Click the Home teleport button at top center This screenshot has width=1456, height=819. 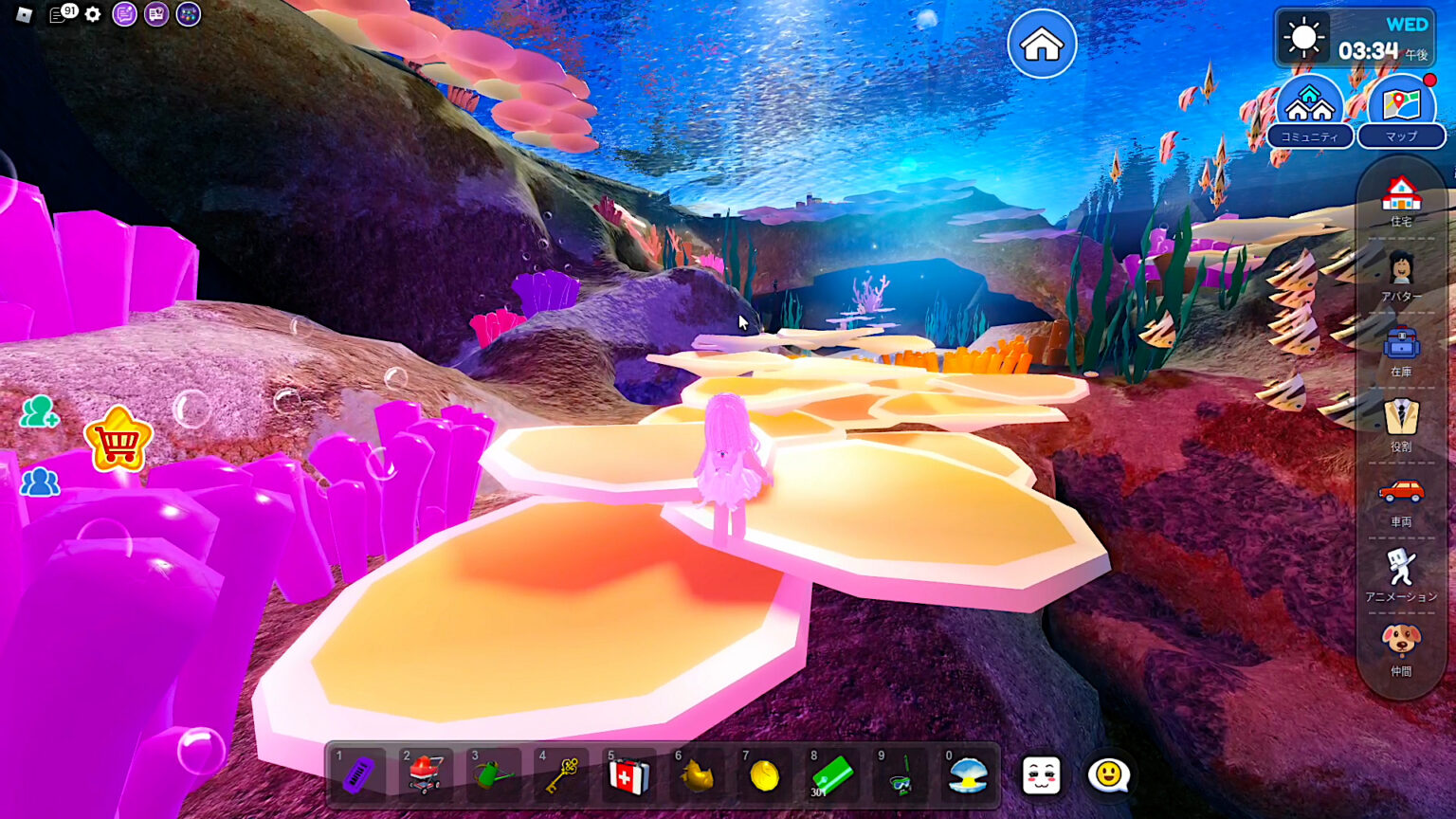point(1042,42)
